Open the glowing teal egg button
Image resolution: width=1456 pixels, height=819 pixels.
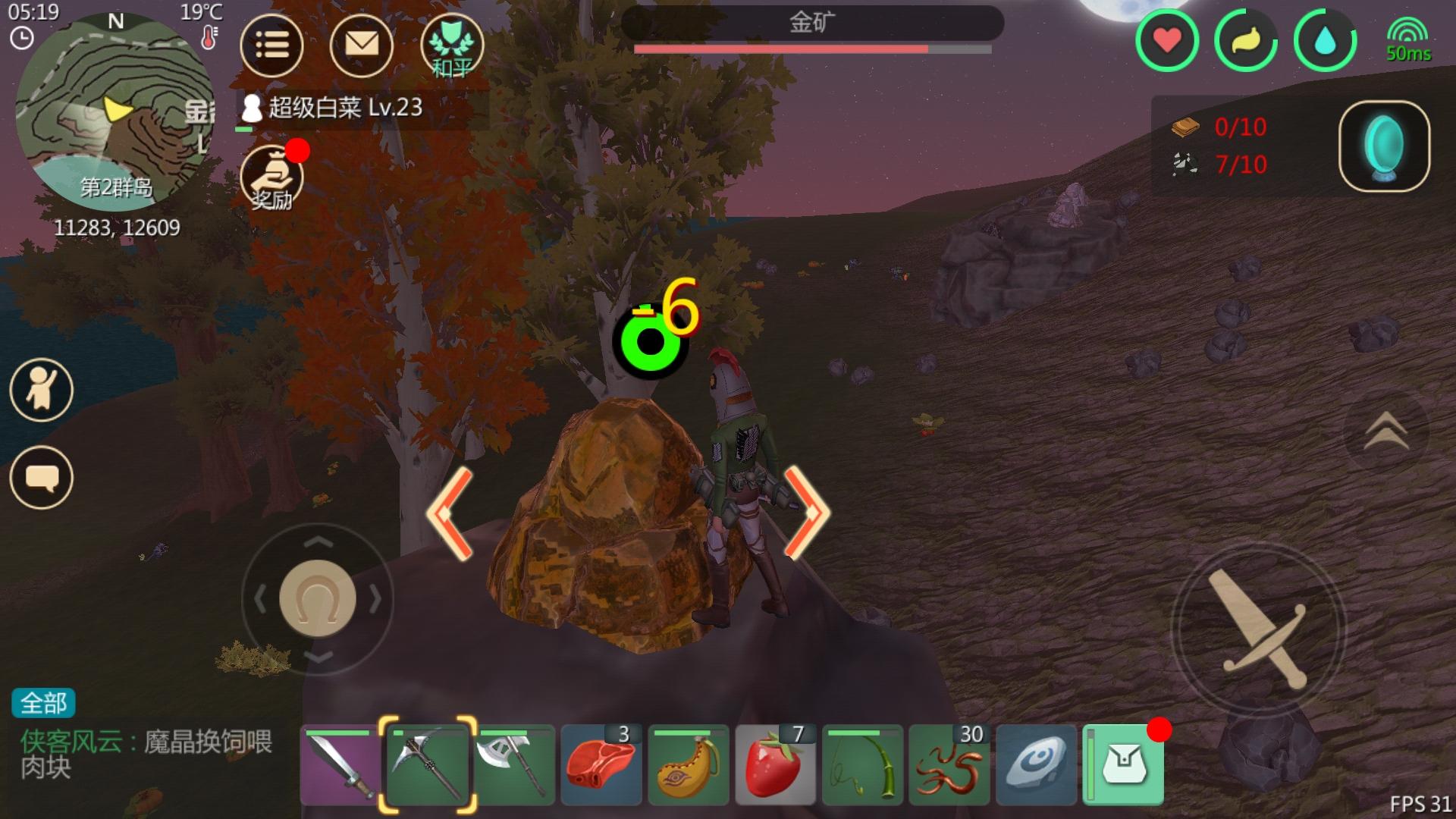point(1384,146)
